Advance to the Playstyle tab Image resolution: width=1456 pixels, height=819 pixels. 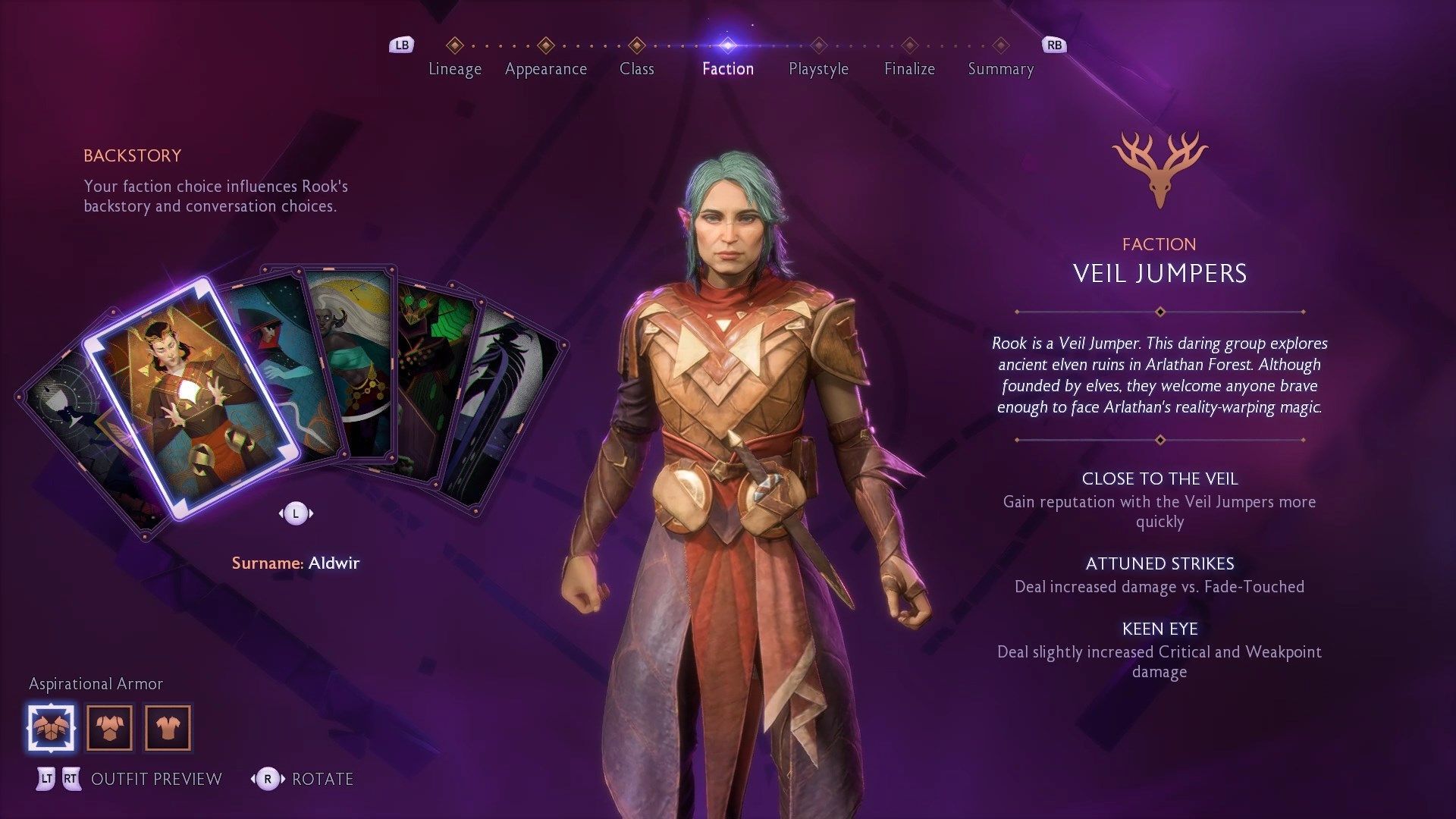818,68
